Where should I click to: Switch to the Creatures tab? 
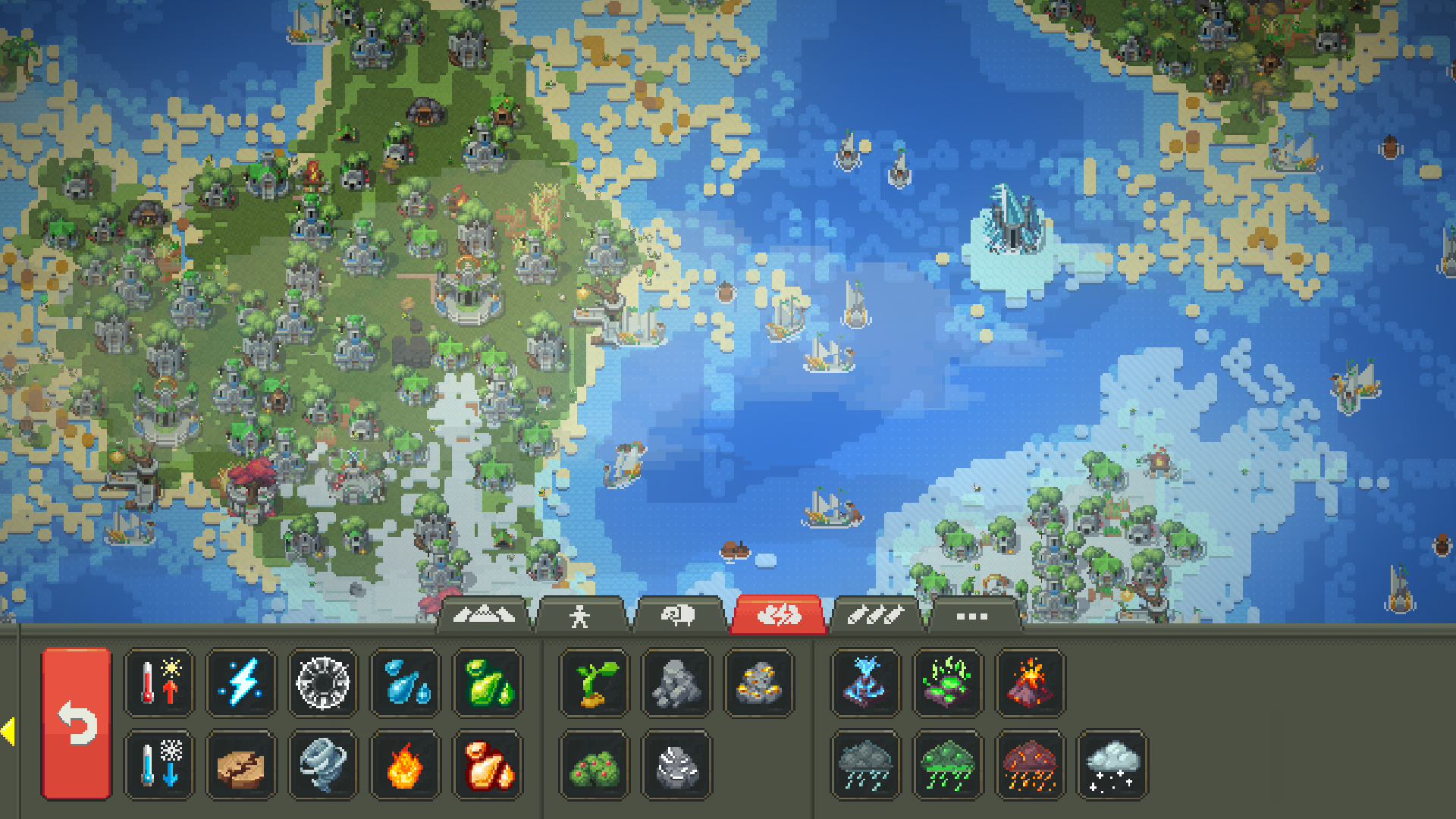pyautogui.click(x=580, y=616)
